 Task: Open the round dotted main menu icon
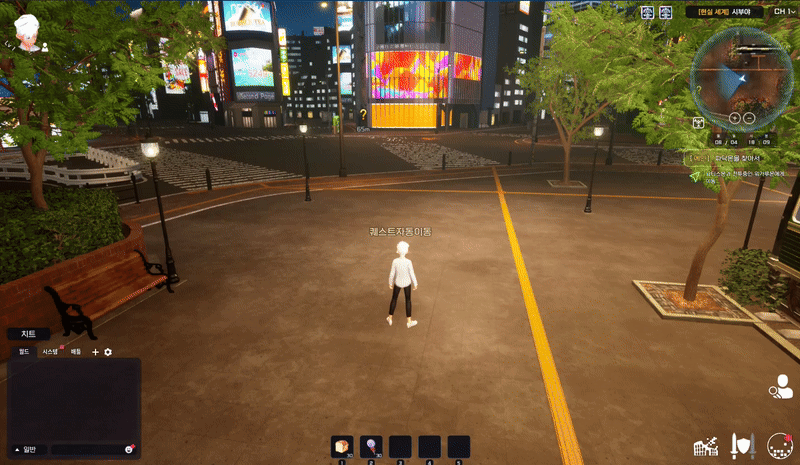pos(778,445)
